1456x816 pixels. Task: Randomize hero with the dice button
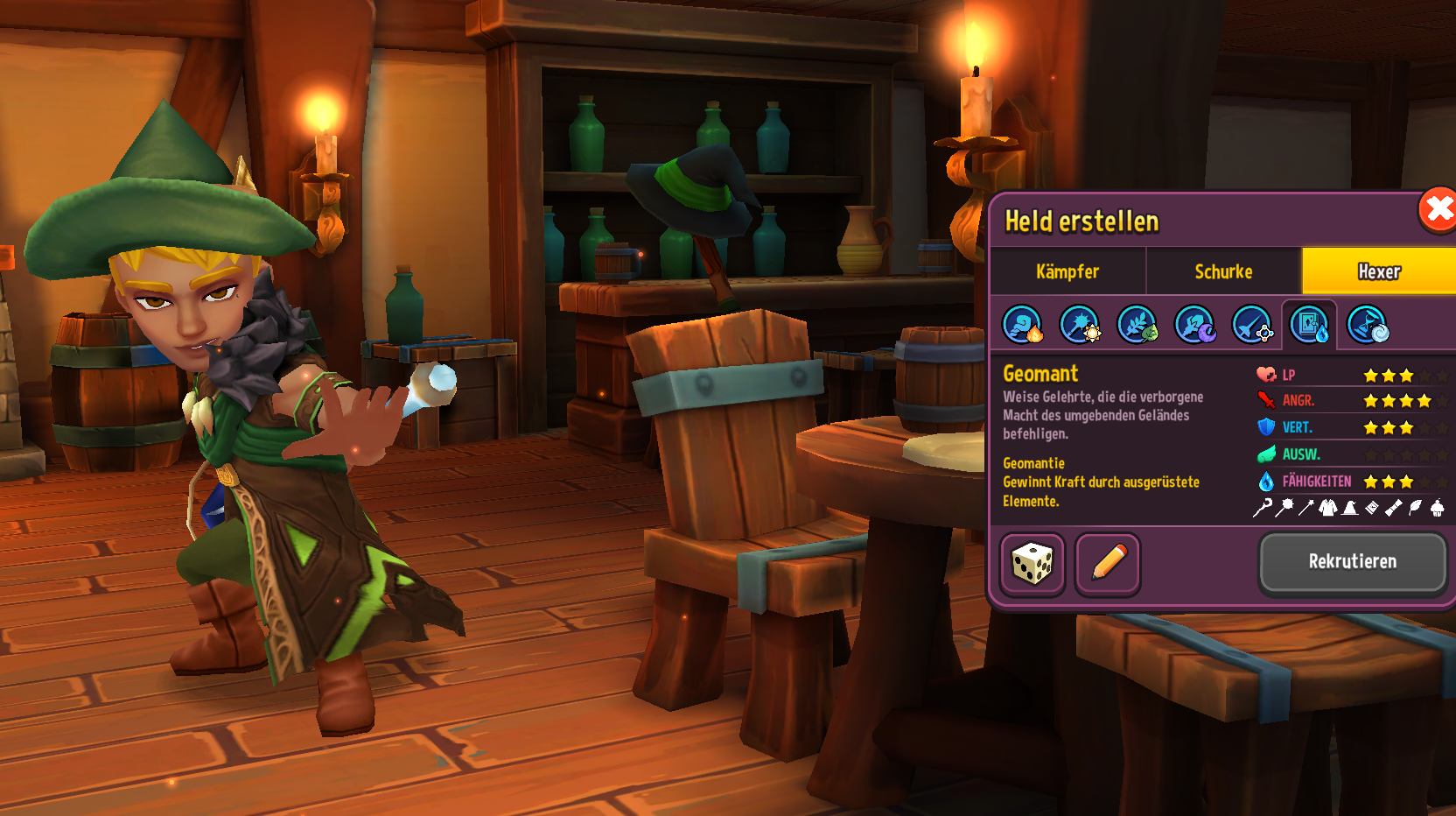1032,564
